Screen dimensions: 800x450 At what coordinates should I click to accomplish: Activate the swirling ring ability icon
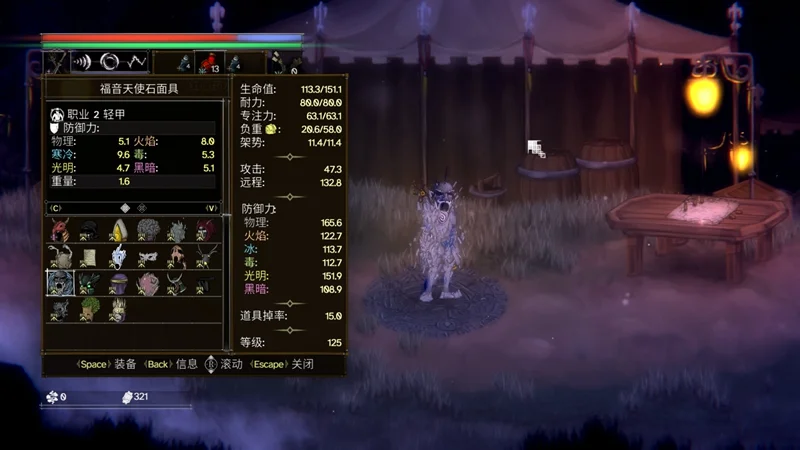click(x=109, y=62)
